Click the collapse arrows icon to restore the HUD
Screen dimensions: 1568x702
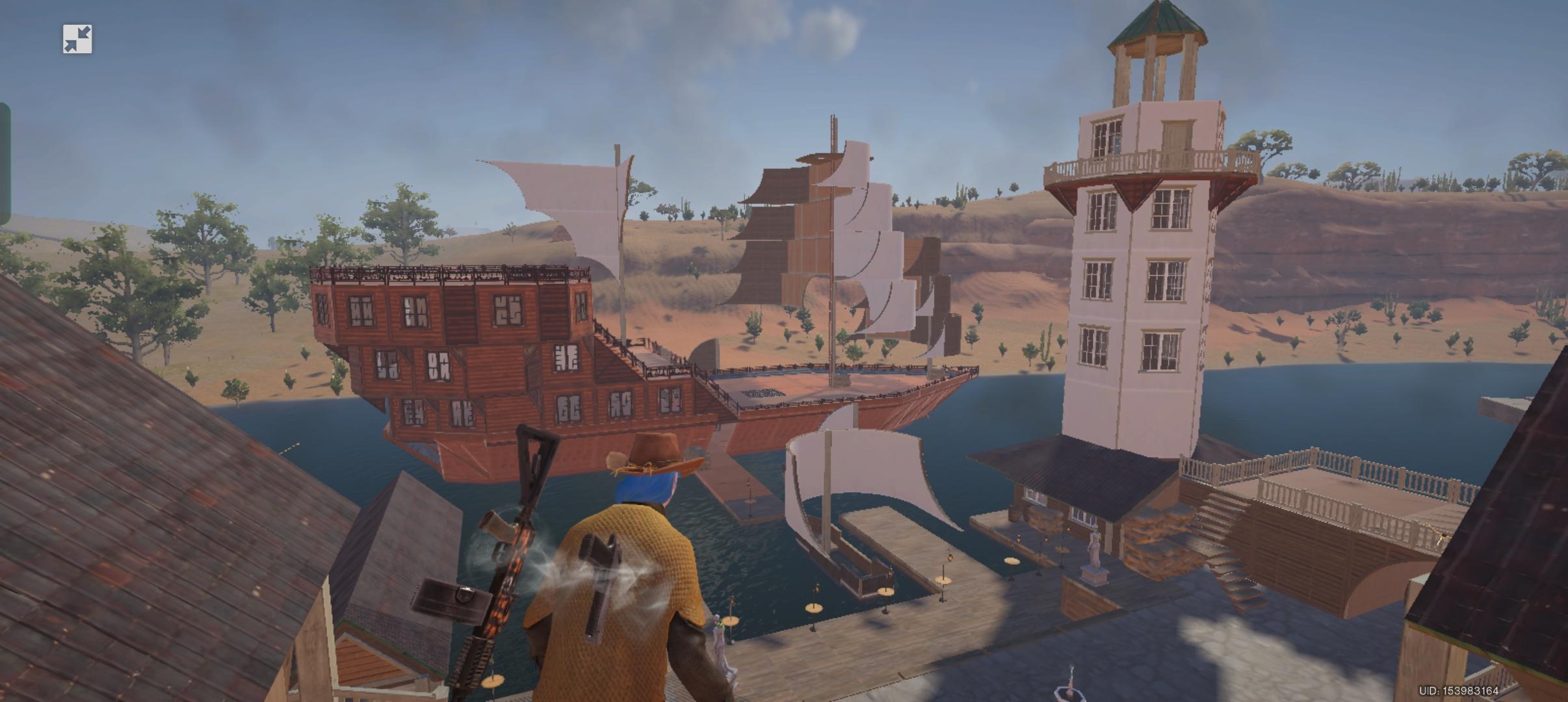[x=77, y=40]
